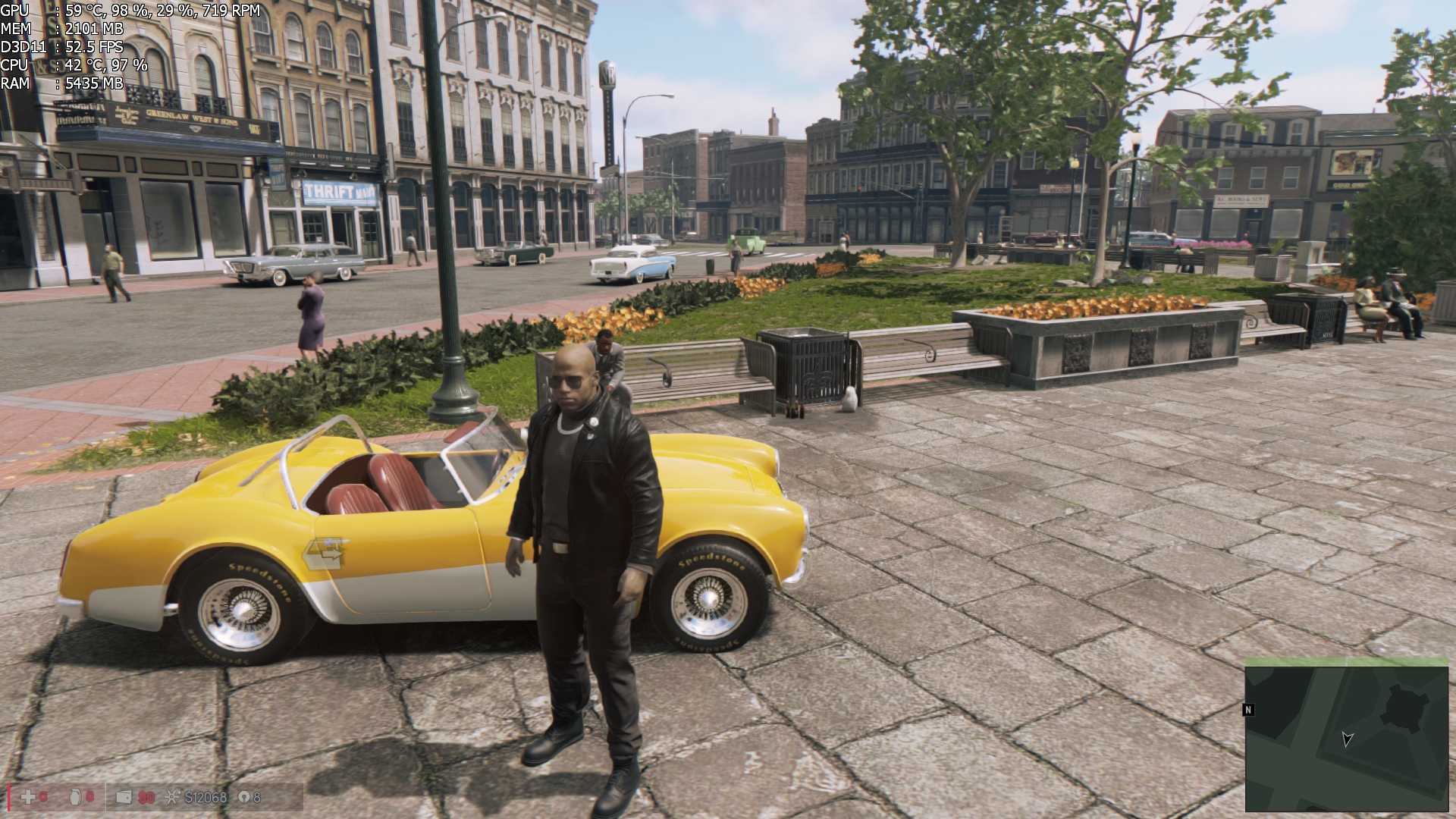1456x819 pixels.
Task: Select the medkit cross icon
Action: pyautogui.click(x=28, y=797)
